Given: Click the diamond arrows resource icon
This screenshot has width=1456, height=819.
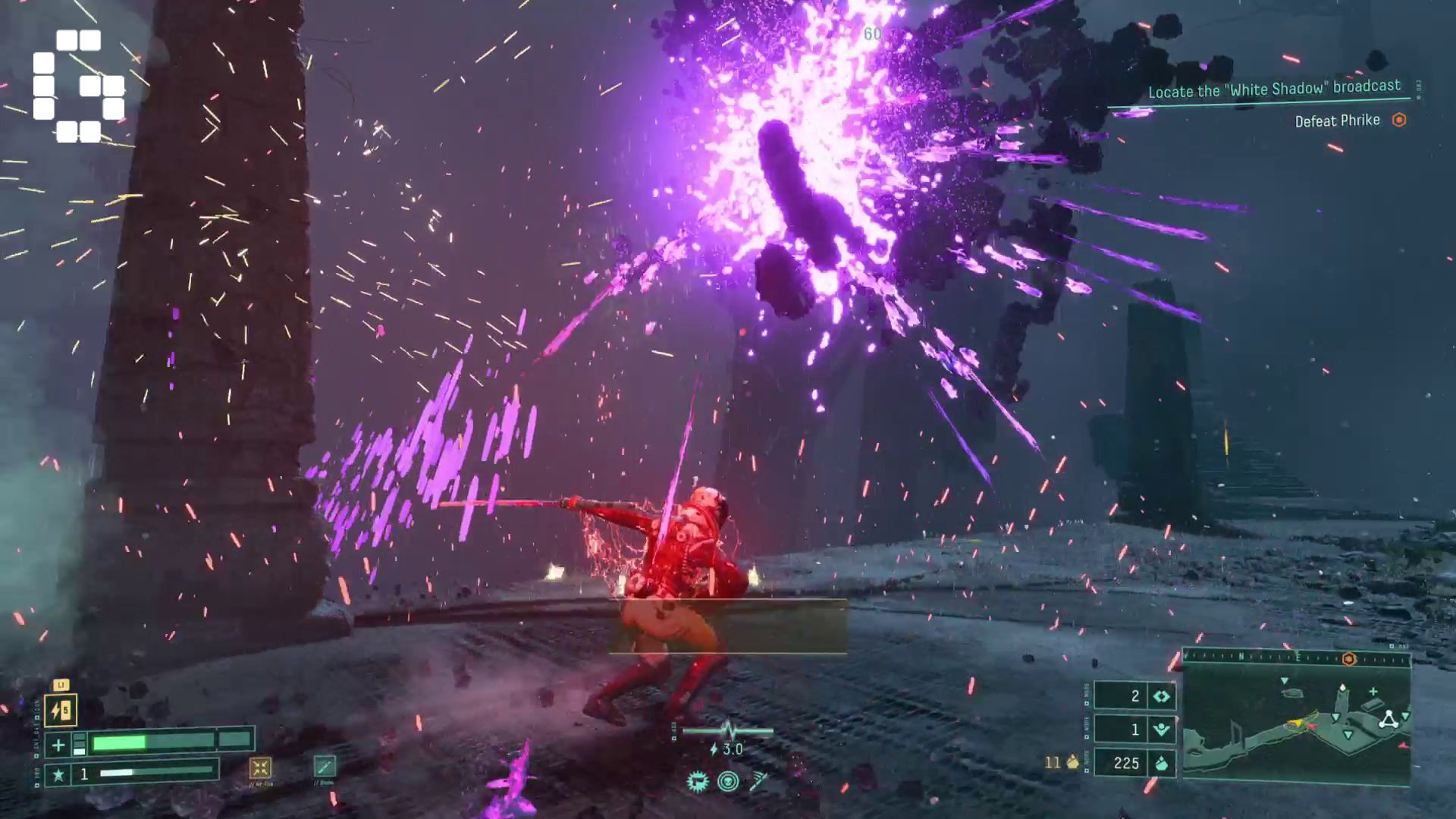Looking at the screenshot, I should click(1161, 696).
